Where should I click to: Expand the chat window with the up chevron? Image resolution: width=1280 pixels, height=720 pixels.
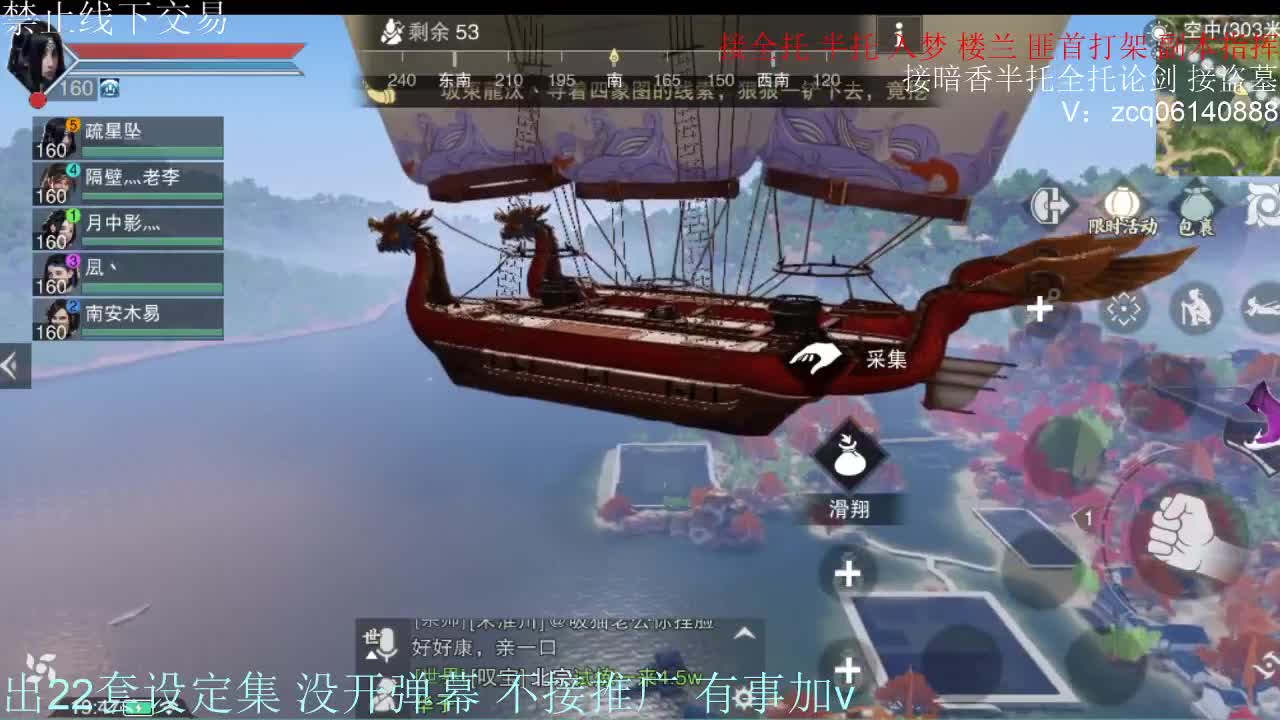click(742, 634)
